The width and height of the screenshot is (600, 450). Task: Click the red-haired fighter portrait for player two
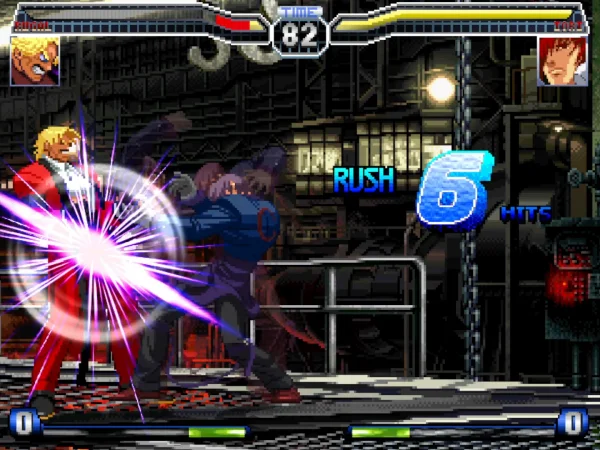tap(562, 61)
